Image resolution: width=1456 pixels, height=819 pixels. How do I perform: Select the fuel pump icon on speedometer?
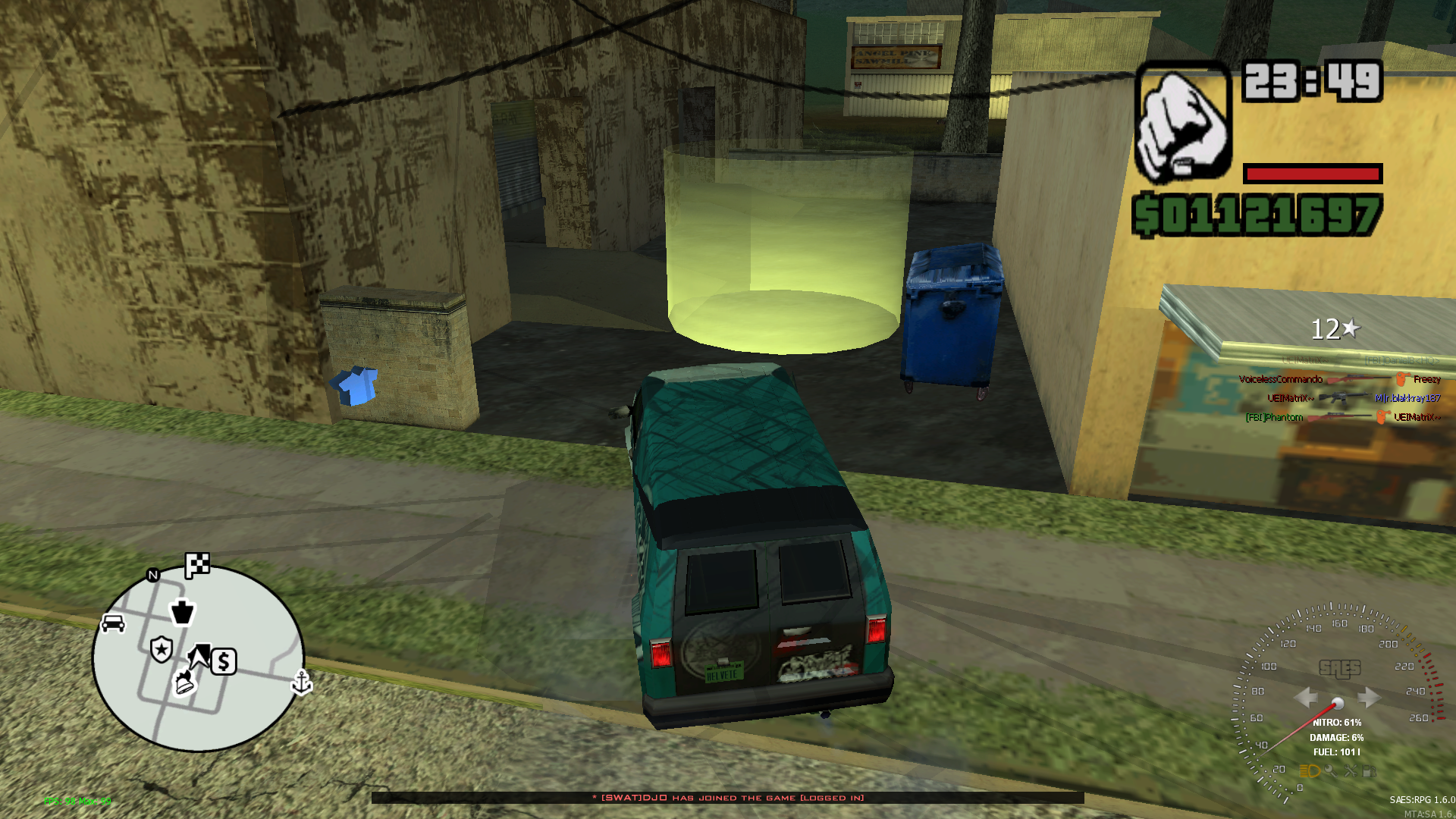point(1370,771)
